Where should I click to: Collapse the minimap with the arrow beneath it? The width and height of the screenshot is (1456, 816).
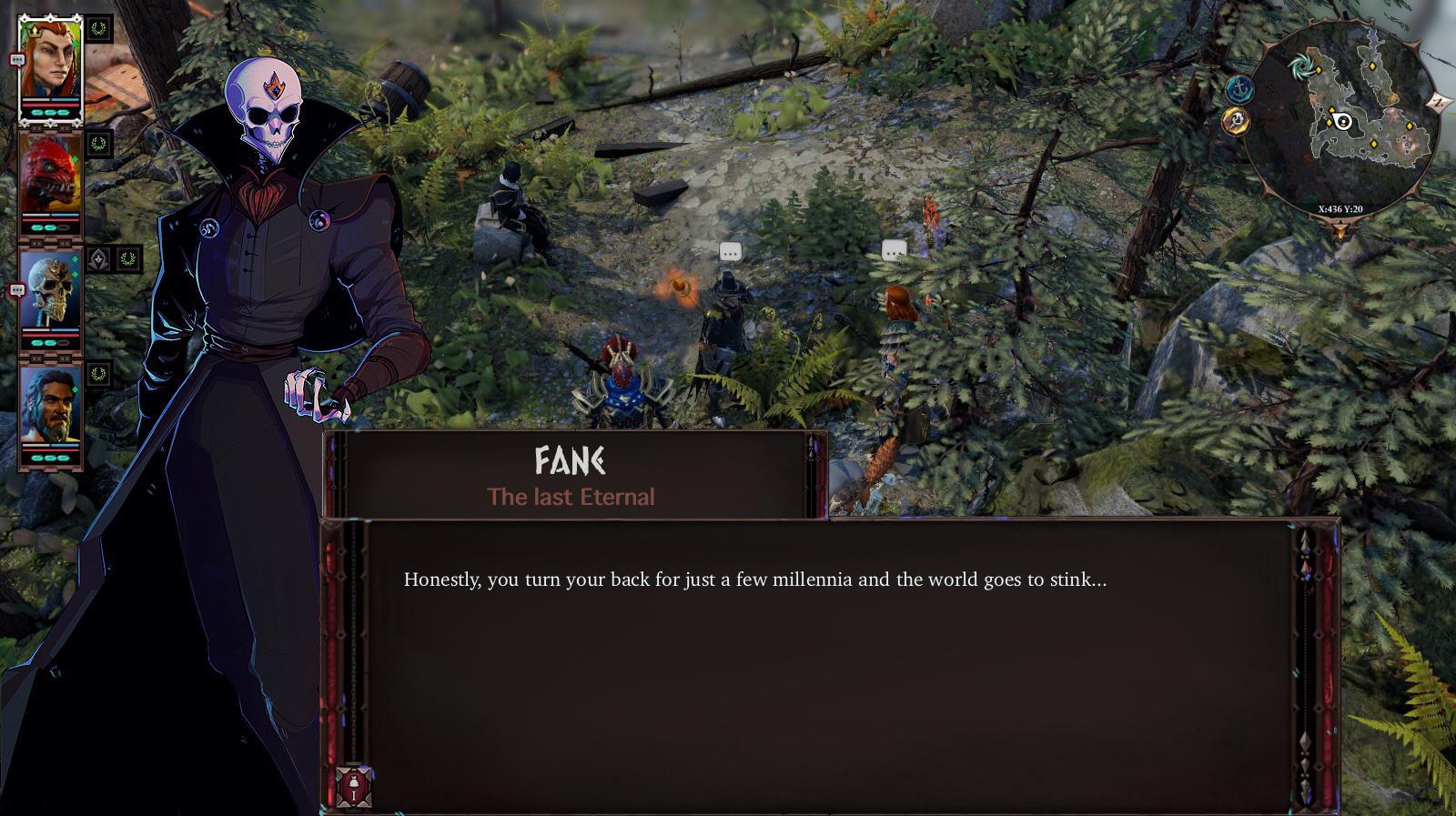(x=1340, y=228)
